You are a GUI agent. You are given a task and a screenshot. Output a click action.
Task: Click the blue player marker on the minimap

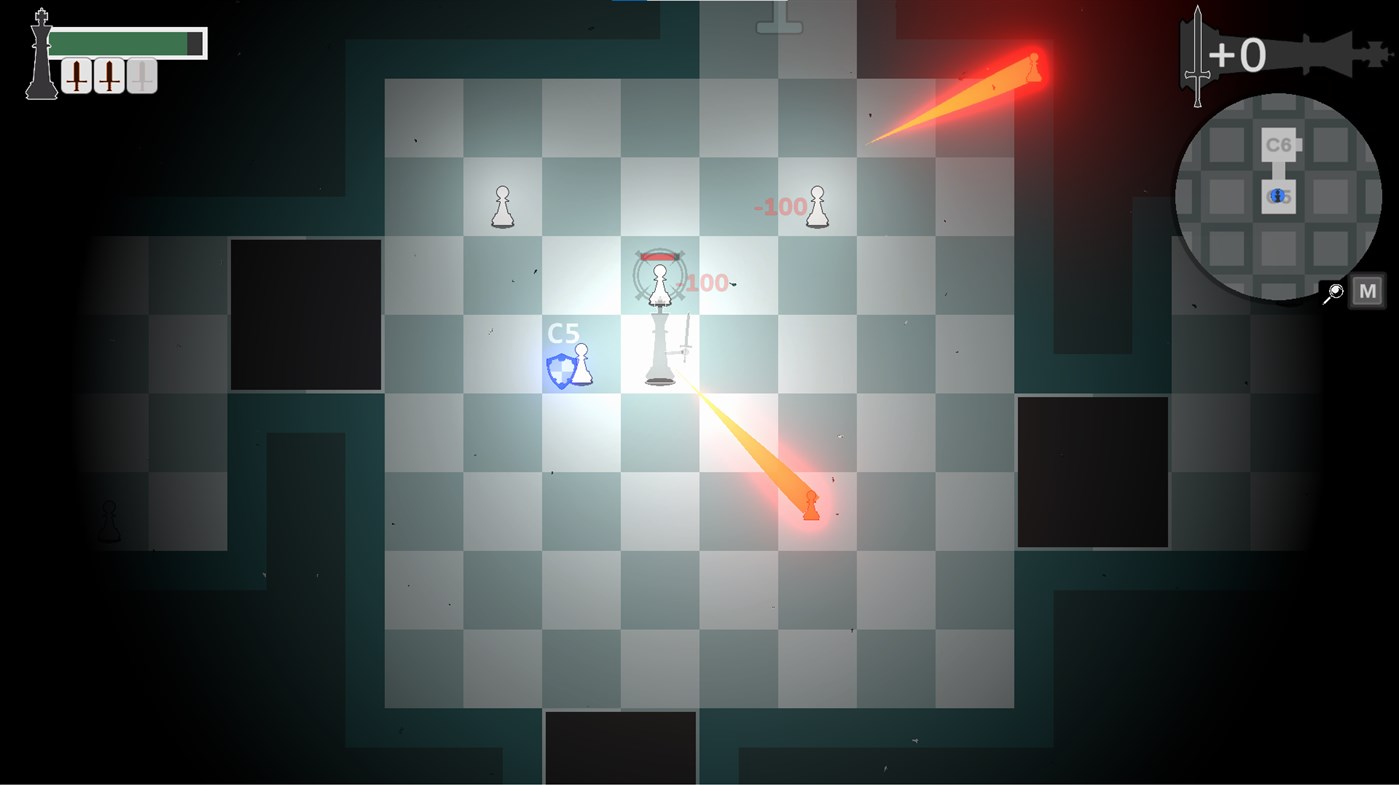click(1277, 195)
